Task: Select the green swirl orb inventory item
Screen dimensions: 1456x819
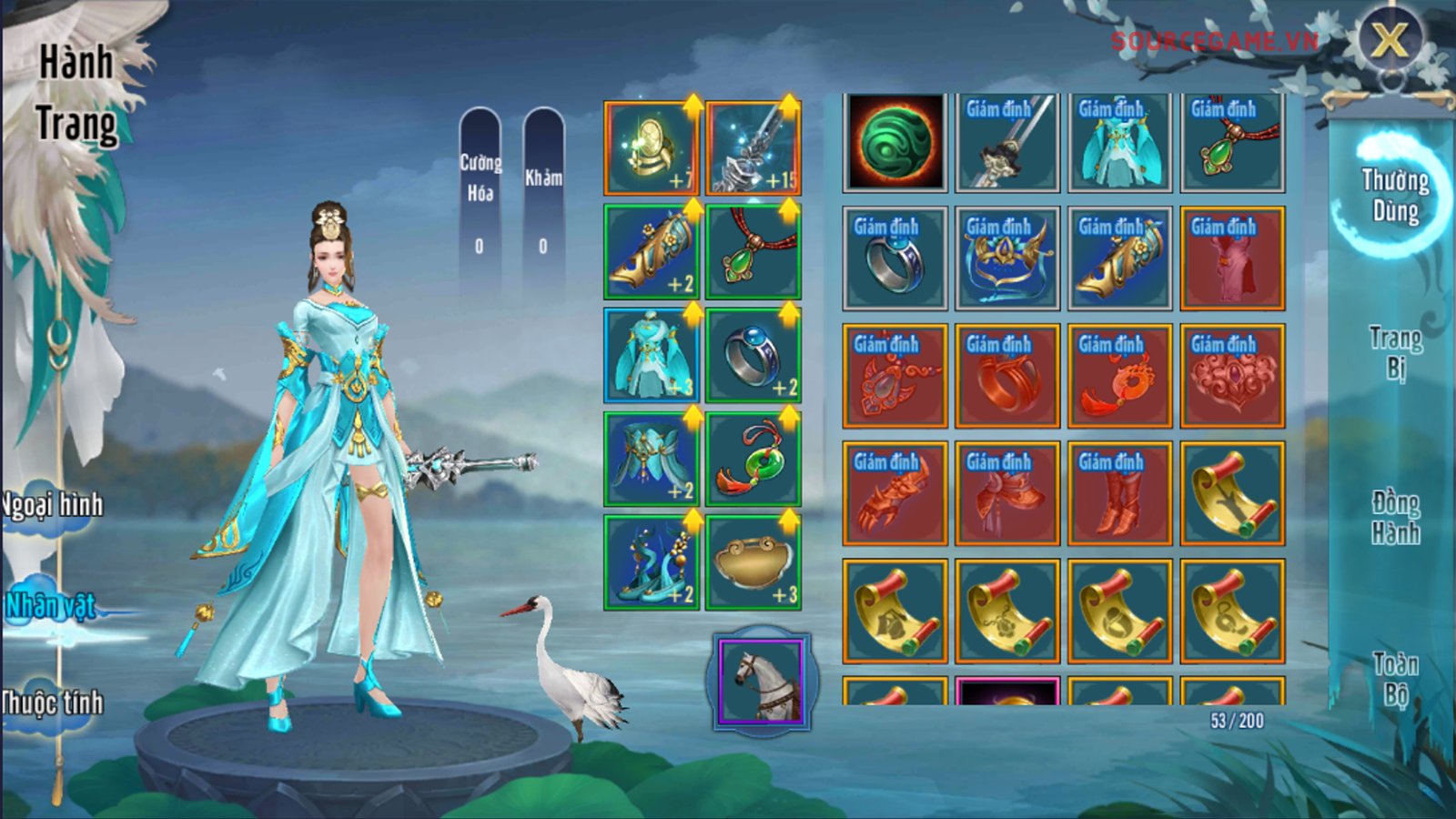Action: click(x=894, y=142)
